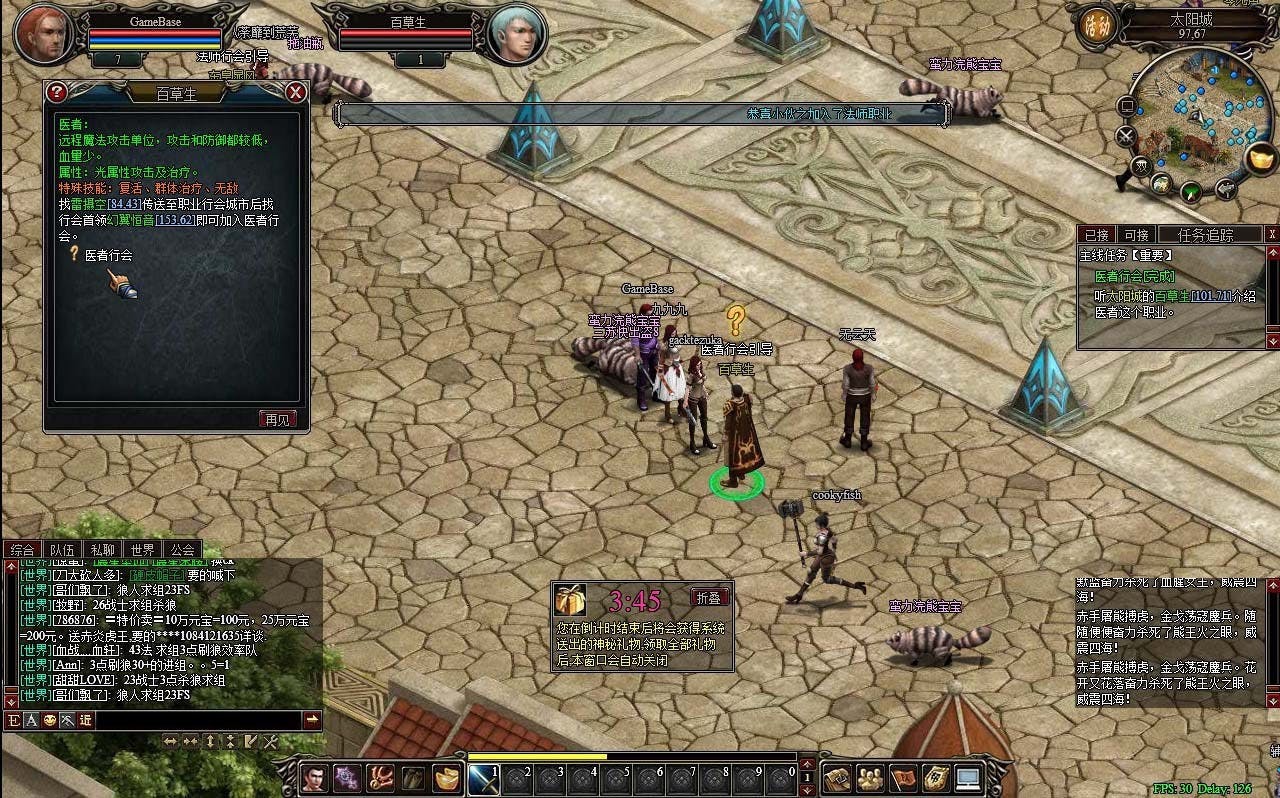
Task: Open help for the 百草生 dialogue
Action: 57,93
